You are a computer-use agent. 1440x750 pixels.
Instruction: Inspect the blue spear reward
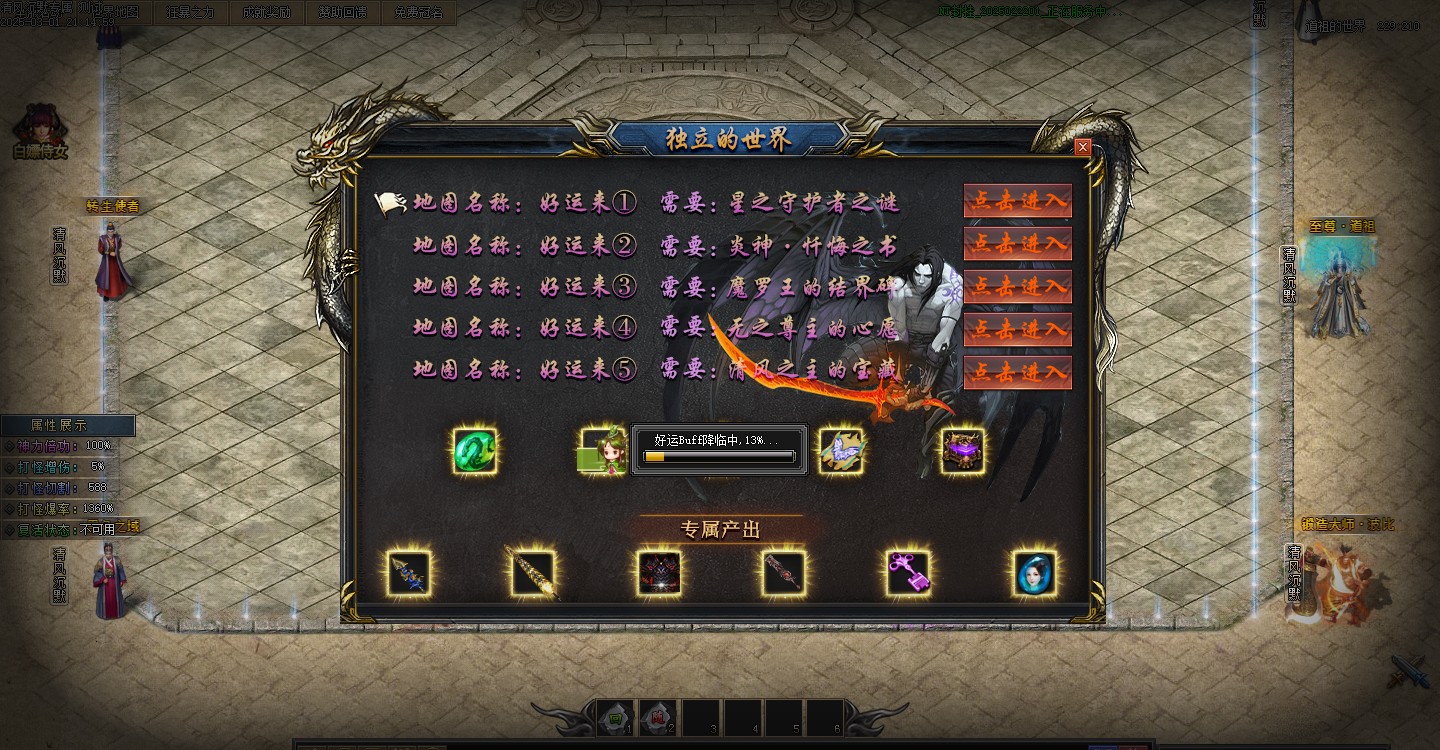click(409, 574)
